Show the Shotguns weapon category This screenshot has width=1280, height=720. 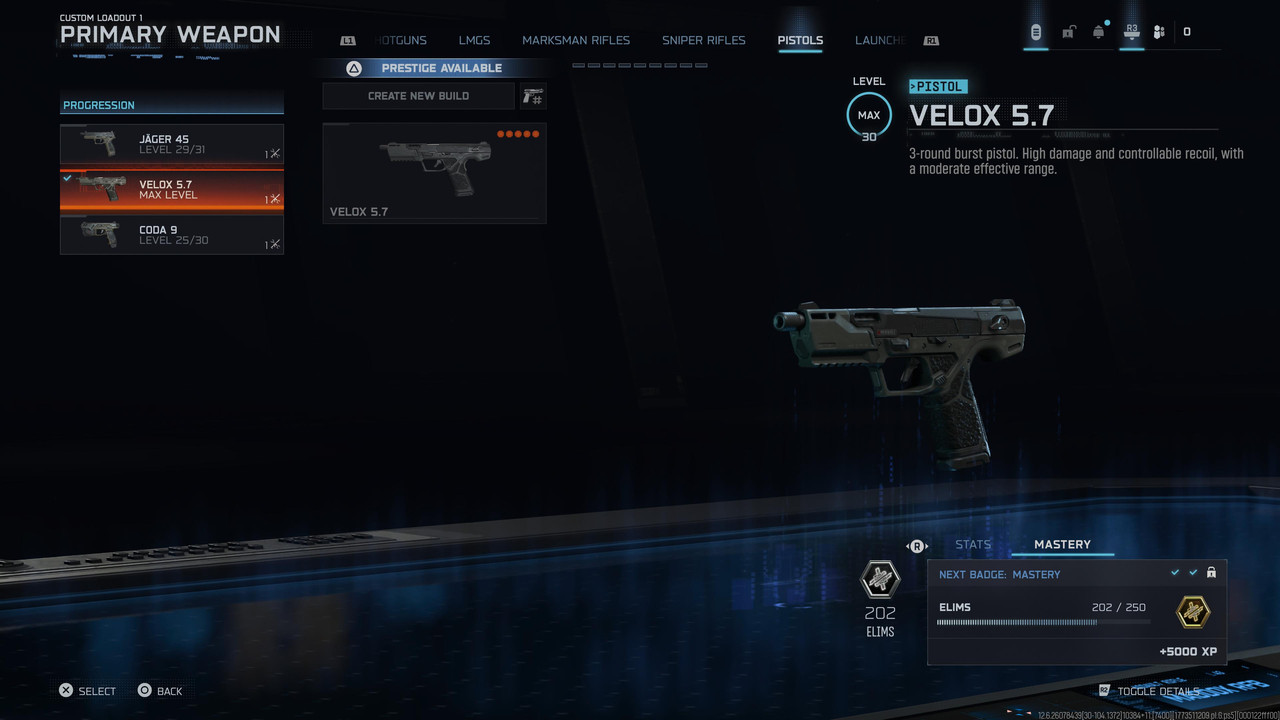click(401, 41)
